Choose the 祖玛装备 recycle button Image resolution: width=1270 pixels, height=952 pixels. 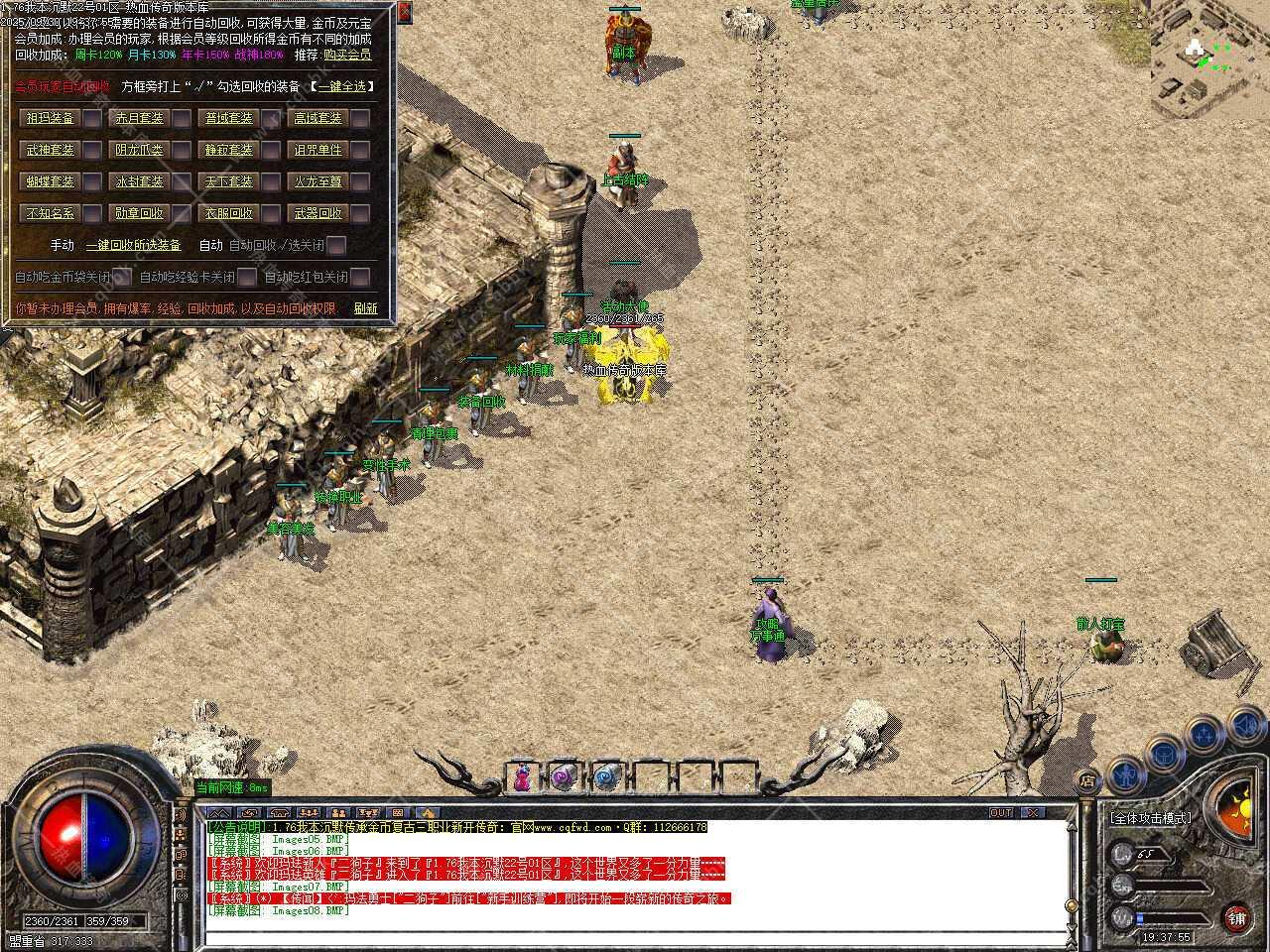[x=50, y=118]
